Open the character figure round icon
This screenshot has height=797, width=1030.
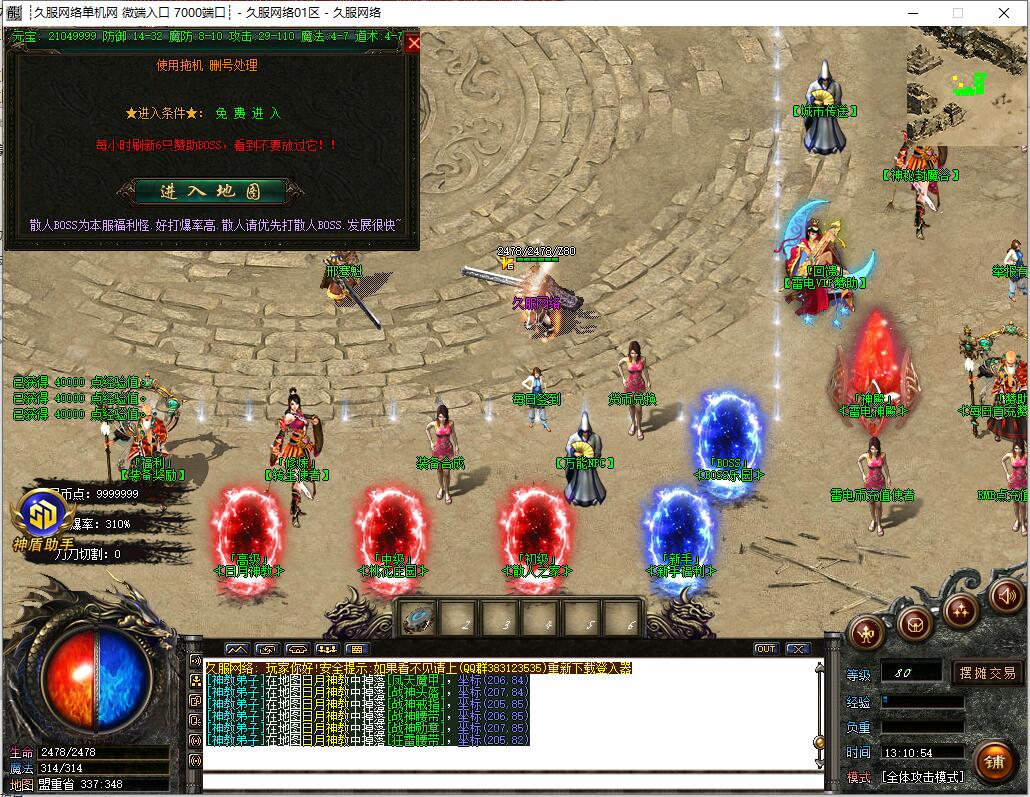pos(867,631)
